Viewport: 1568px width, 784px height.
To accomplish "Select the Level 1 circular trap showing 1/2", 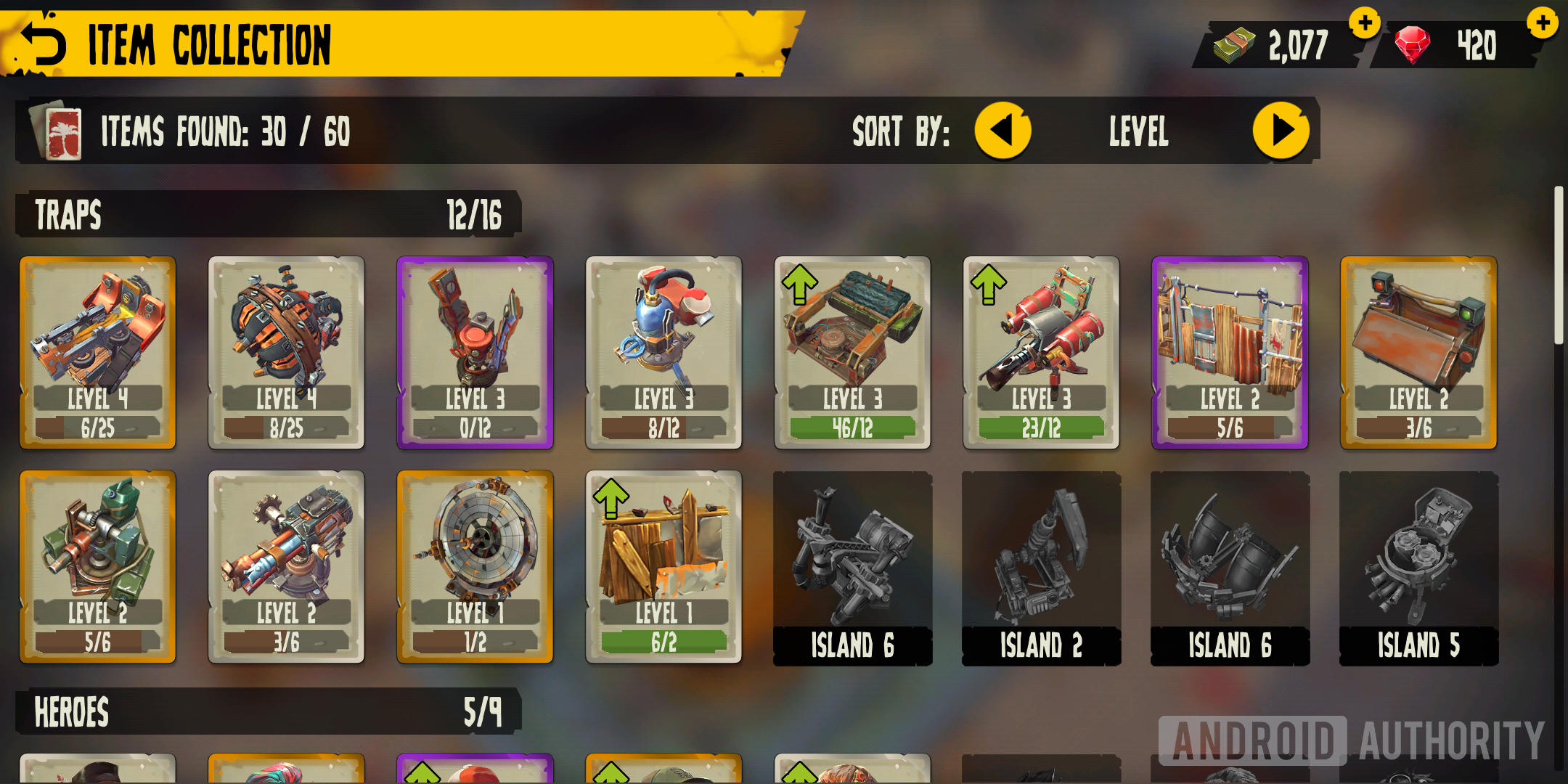I will click(475, 566).
